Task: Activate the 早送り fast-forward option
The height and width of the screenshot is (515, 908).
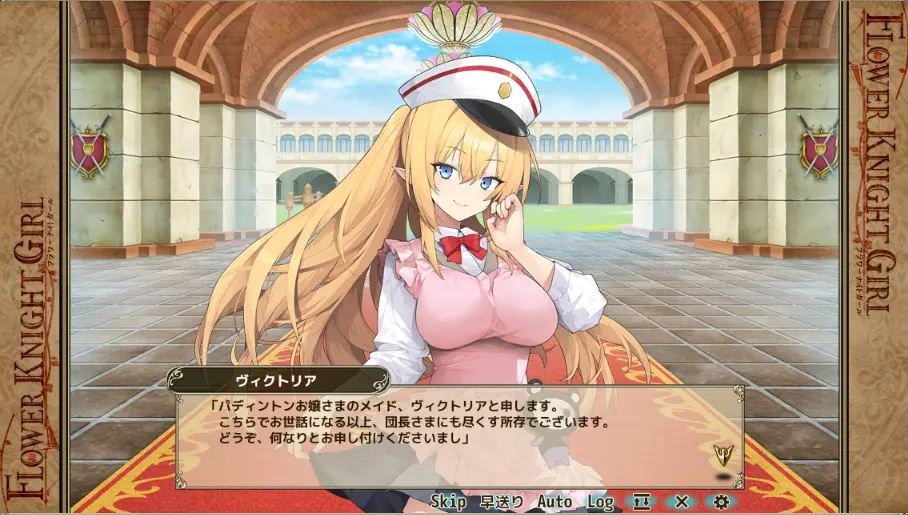Action: (501, 501)
